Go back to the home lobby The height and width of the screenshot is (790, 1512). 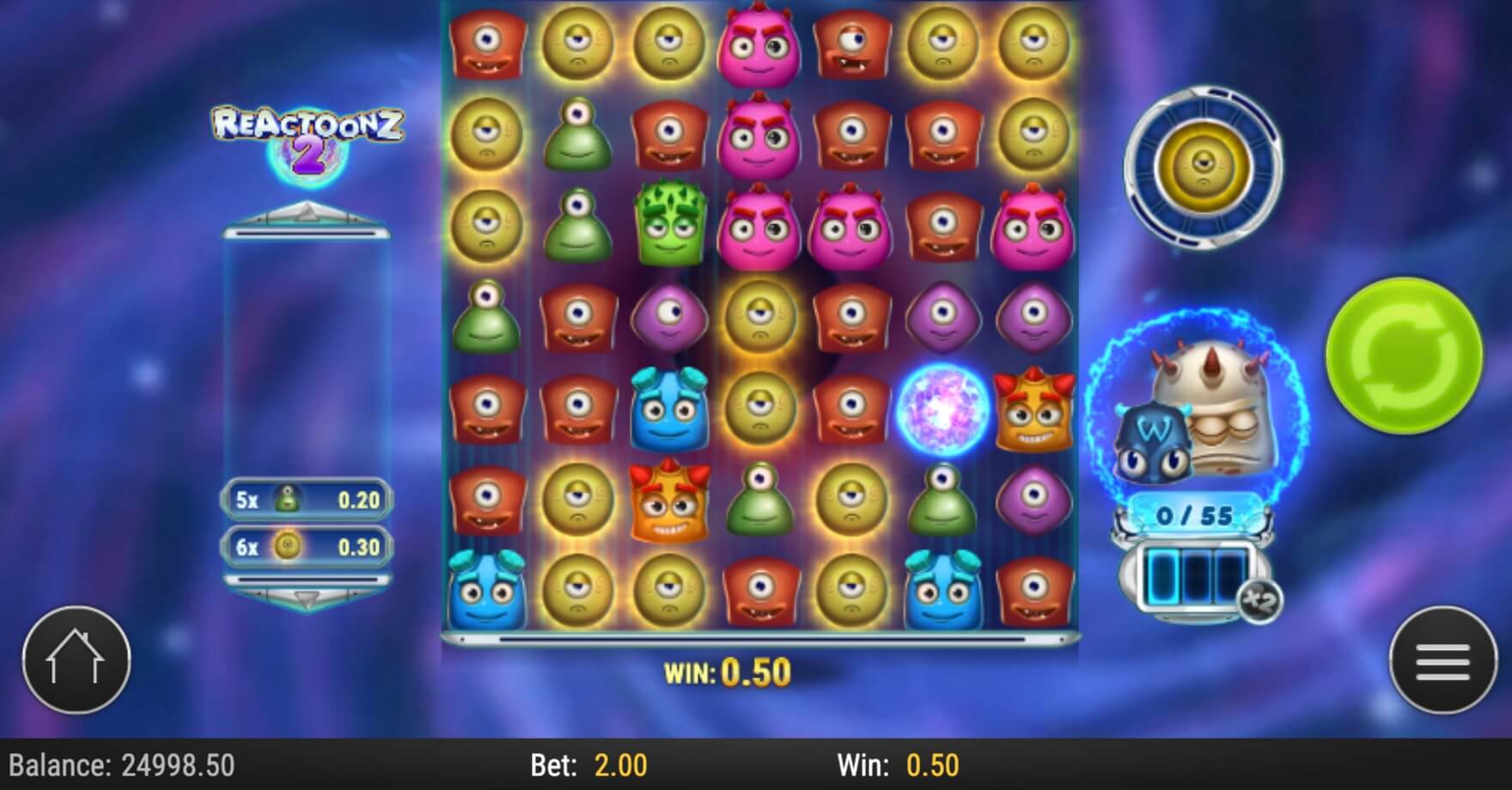click(x=76, y=660)
